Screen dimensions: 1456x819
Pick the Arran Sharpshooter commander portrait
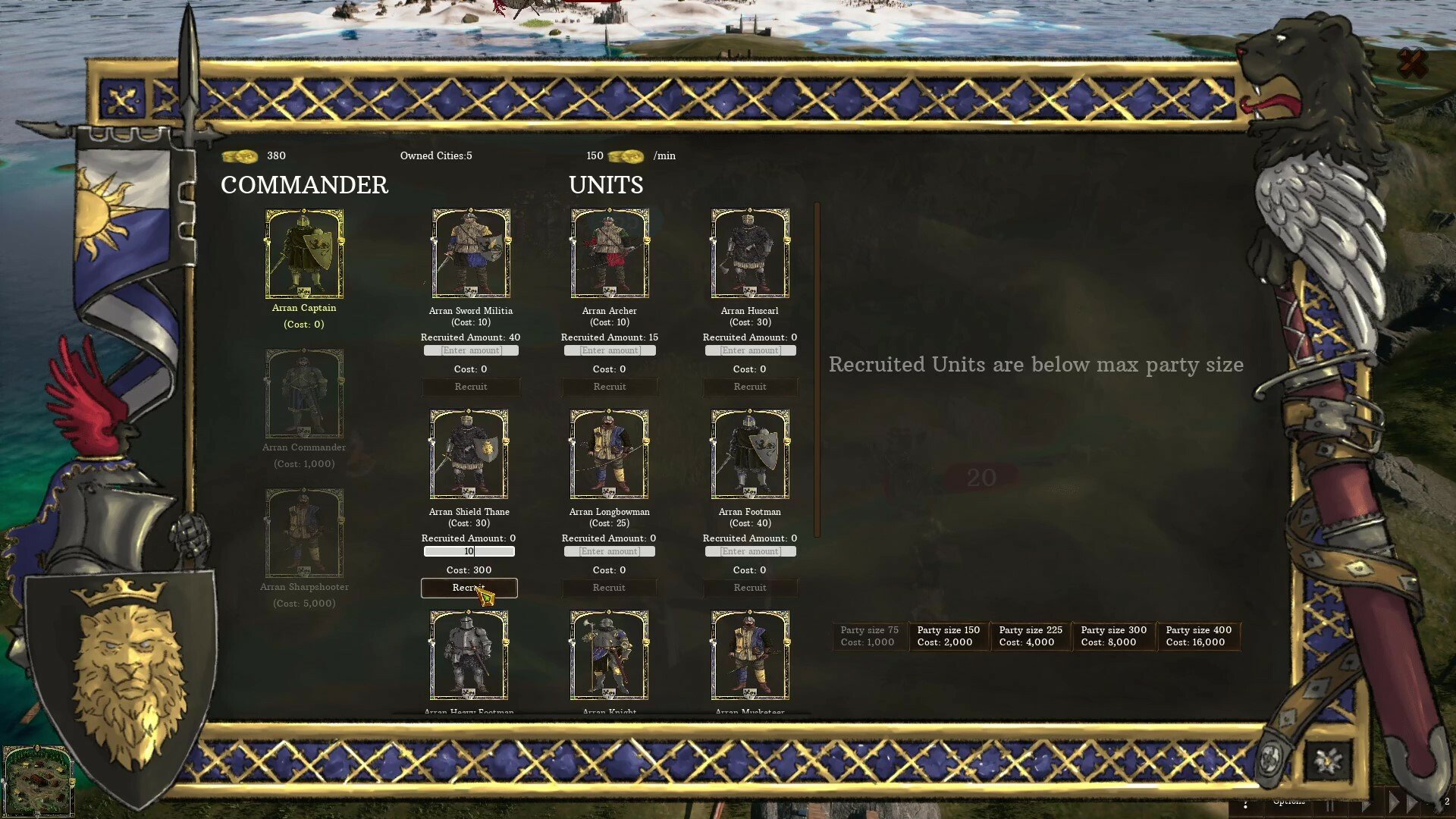(x=304, y=533)
